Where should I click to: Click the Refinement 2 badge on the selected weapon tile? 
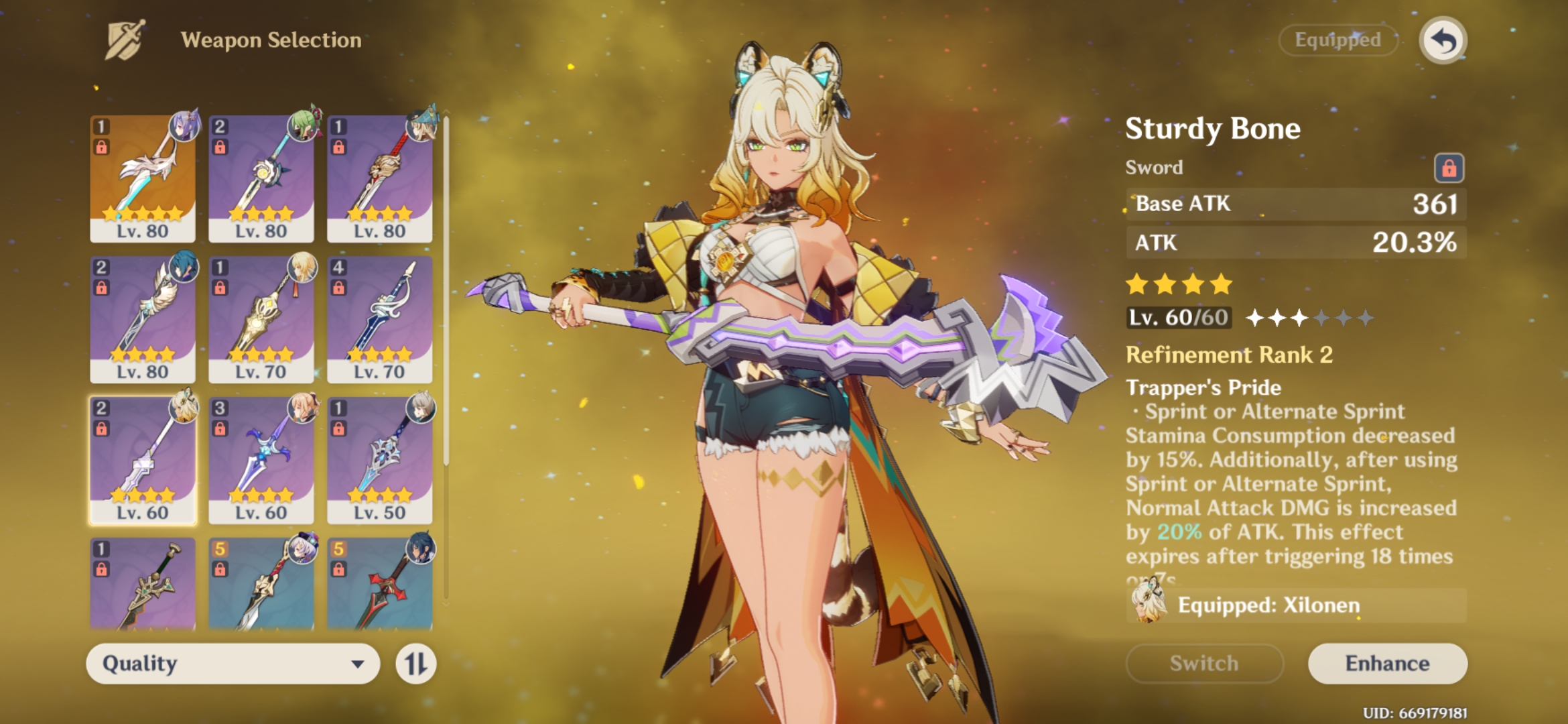[101, 406]
